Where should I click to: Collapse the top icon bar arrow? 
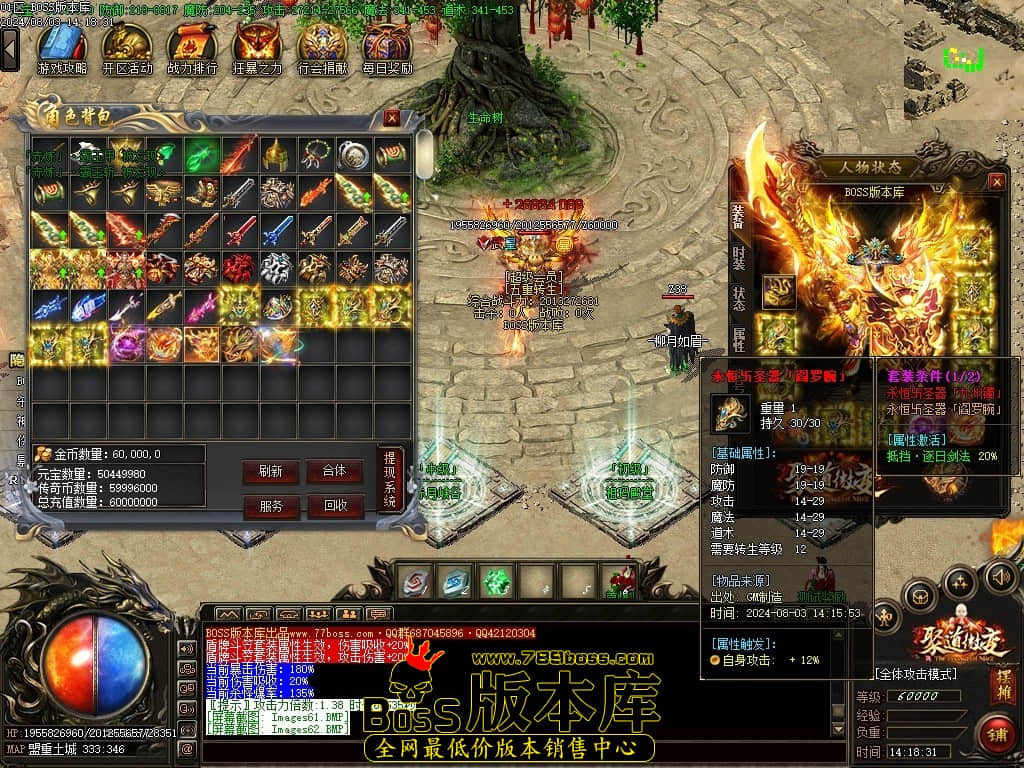[10, 48]
